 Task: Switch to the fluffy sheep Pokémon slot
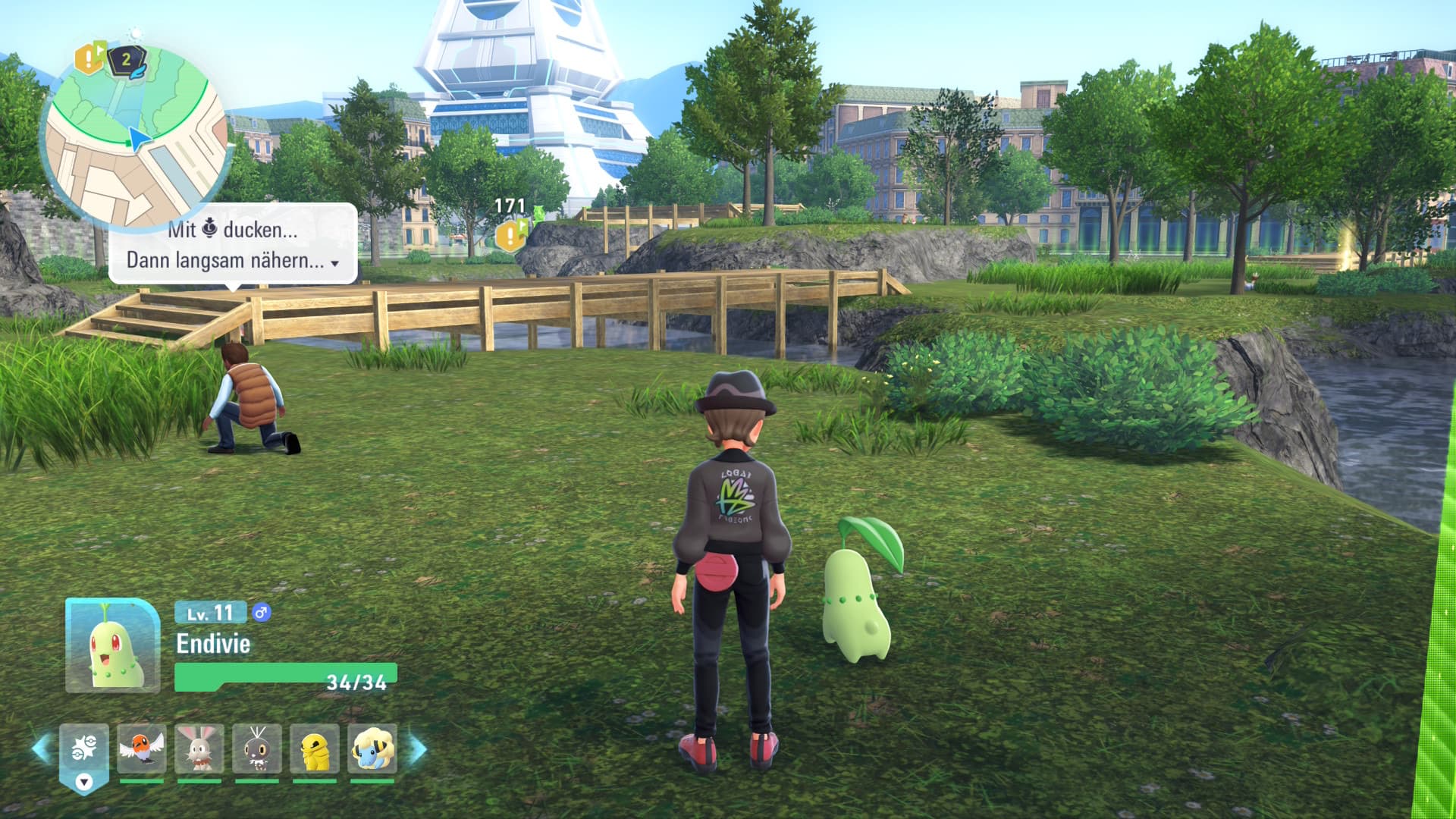[x=372, y=749]
